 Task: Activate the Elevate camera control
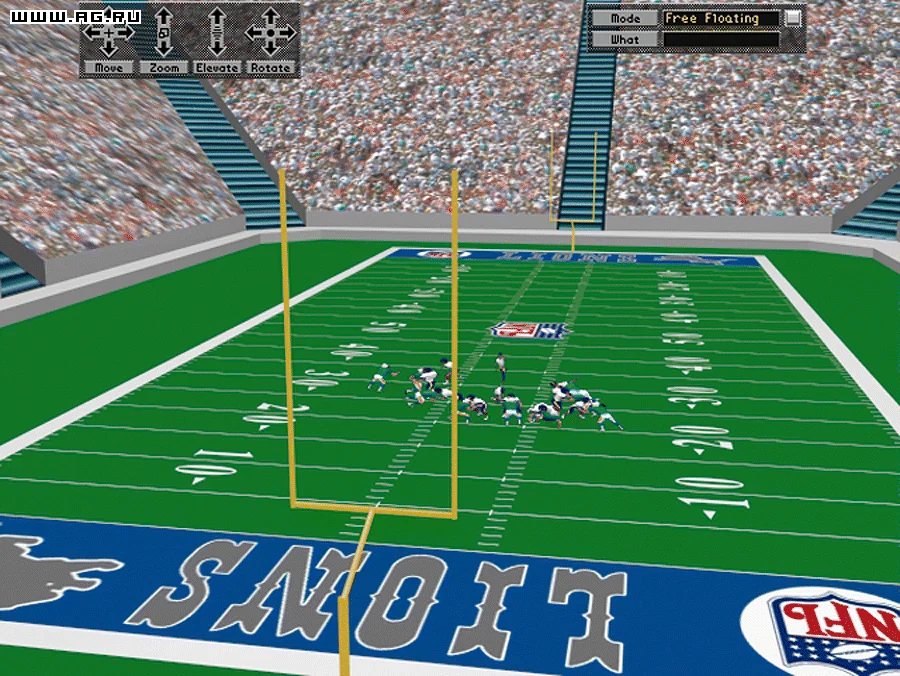pos(217,68)
